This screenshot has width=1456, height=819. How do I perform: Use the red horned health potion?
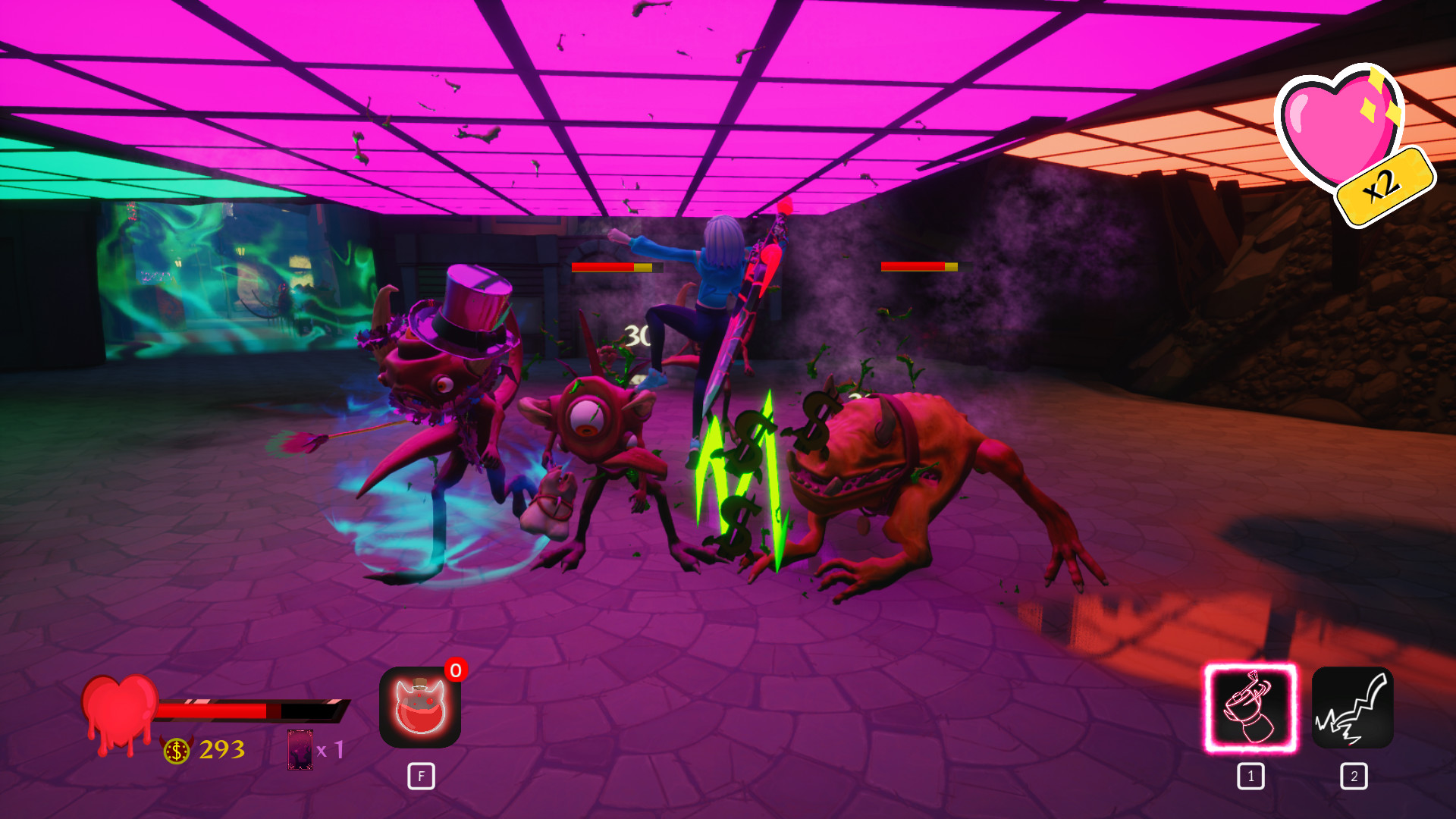[x=420, y=707]
